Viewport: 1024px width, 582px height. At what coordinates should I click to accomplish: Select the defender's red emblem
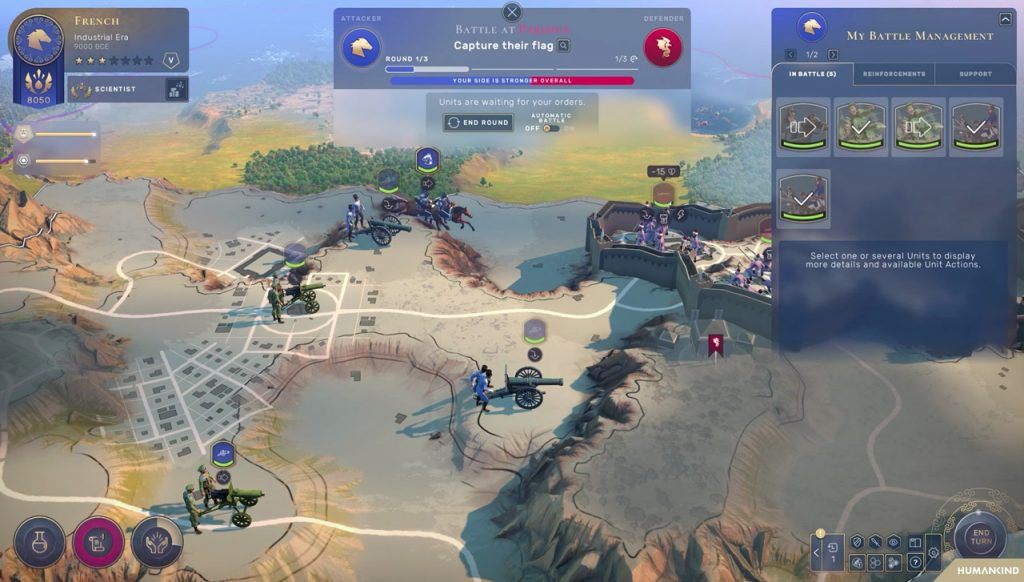662,47
